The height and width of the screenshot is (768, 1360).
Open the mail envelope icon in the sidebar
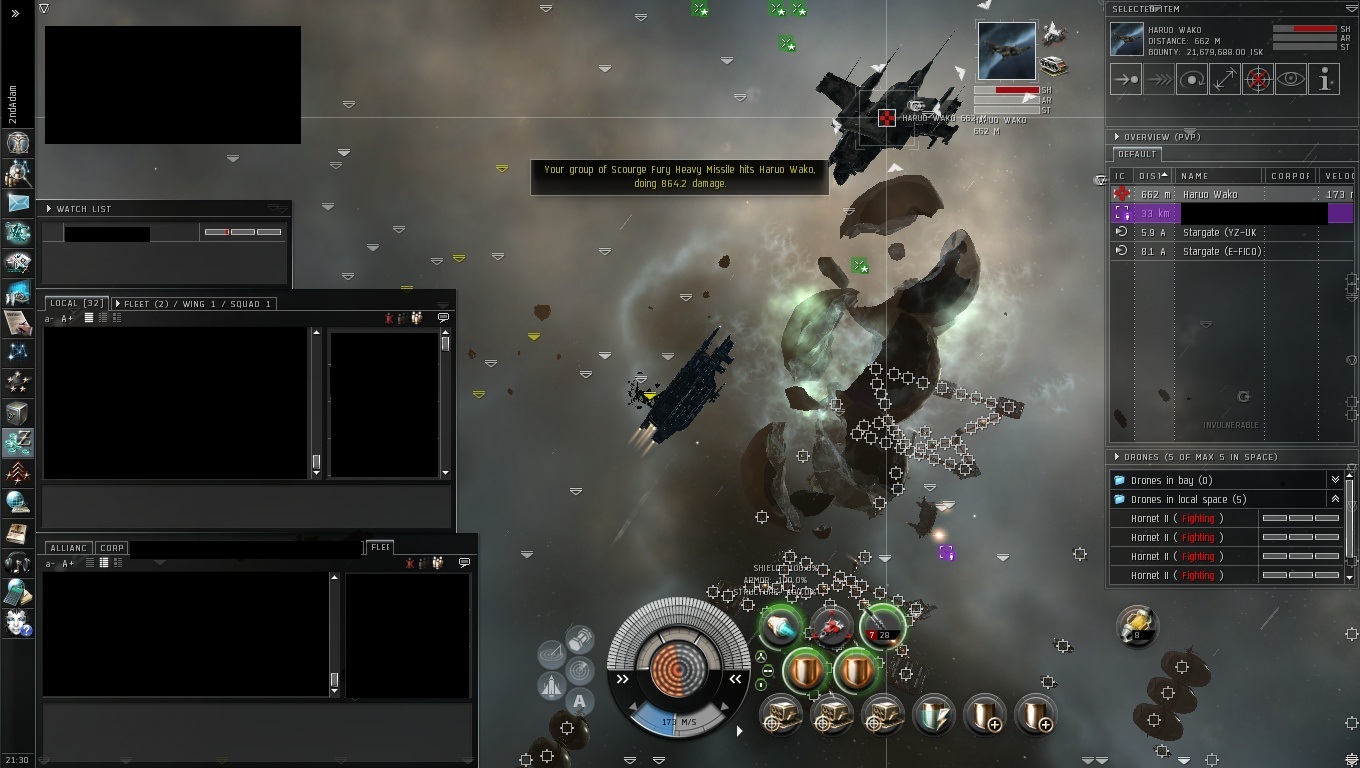18,203
